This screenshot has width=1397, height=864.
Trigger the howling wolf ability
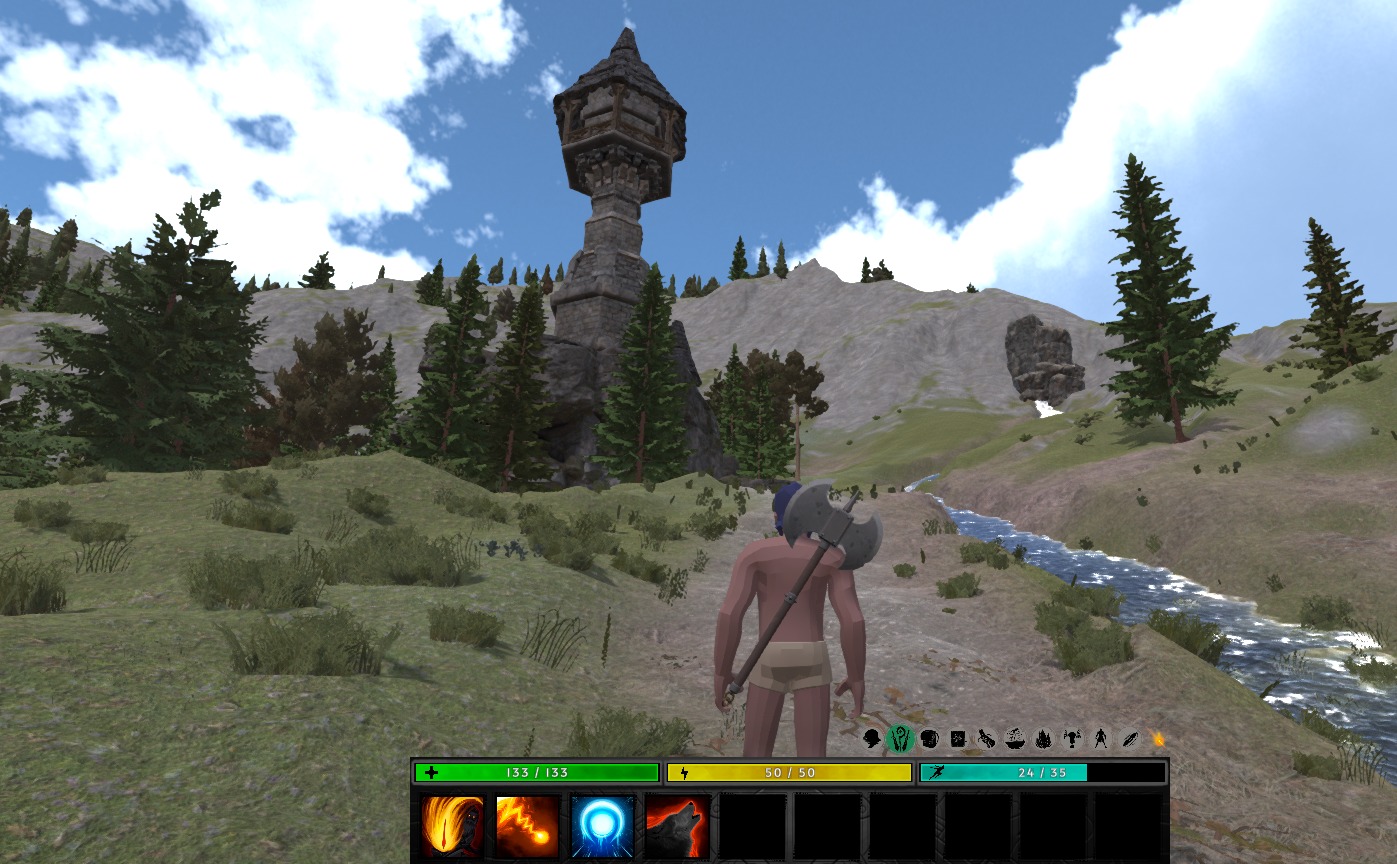pos(677,826)
